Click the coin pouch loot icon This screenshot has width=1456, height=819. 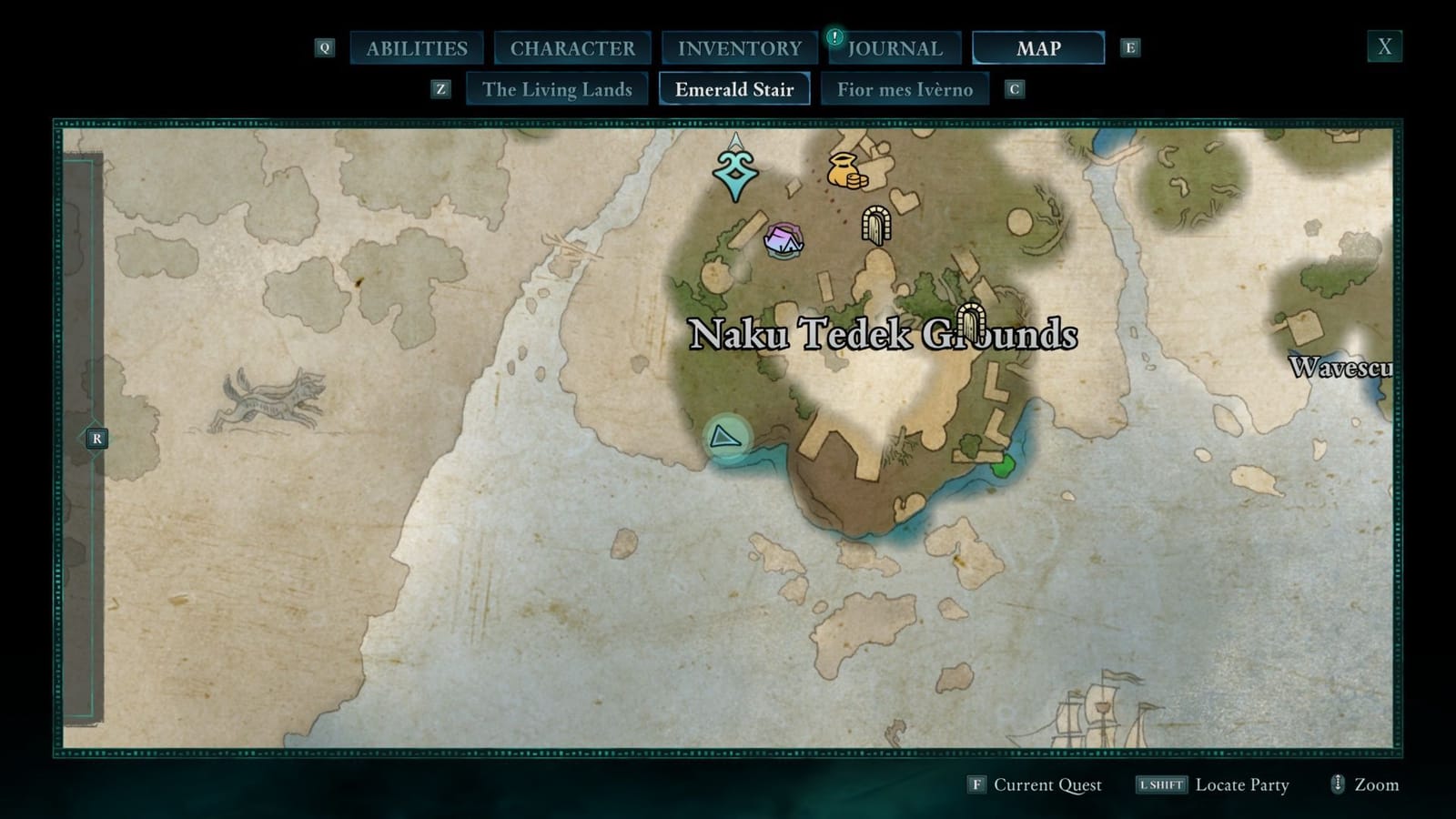coord(847,173)
